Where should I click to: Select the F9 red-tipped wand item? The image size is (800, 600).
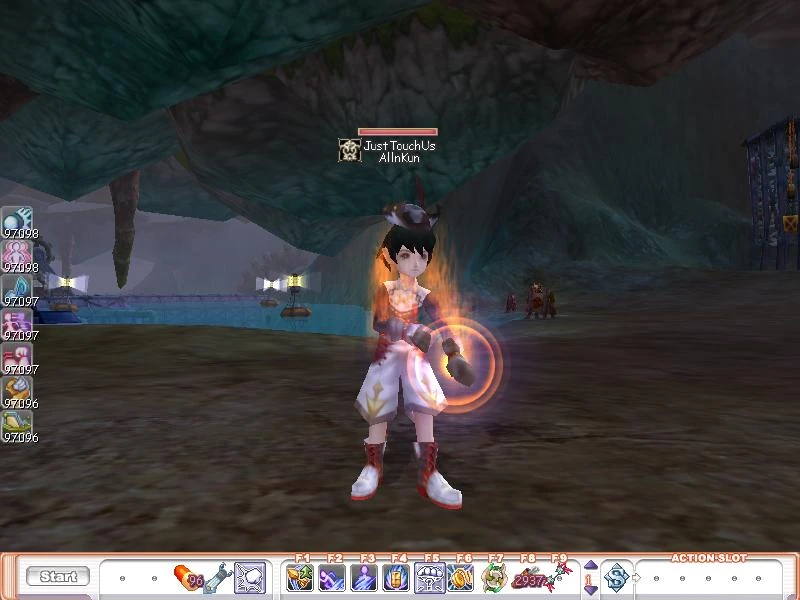click(557, 577)
